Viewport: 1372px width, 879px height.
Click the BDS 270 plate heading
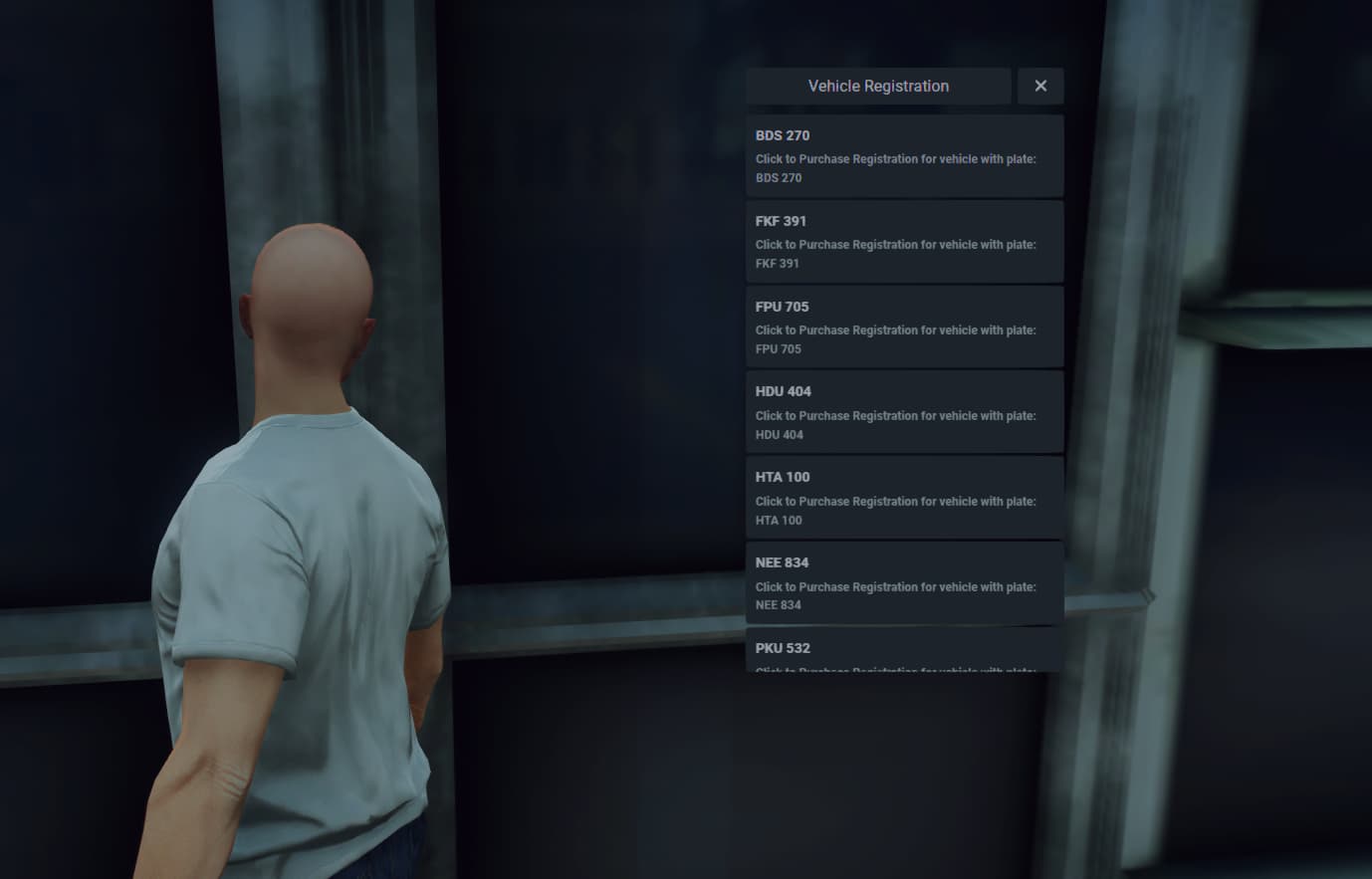pos(782,135)
